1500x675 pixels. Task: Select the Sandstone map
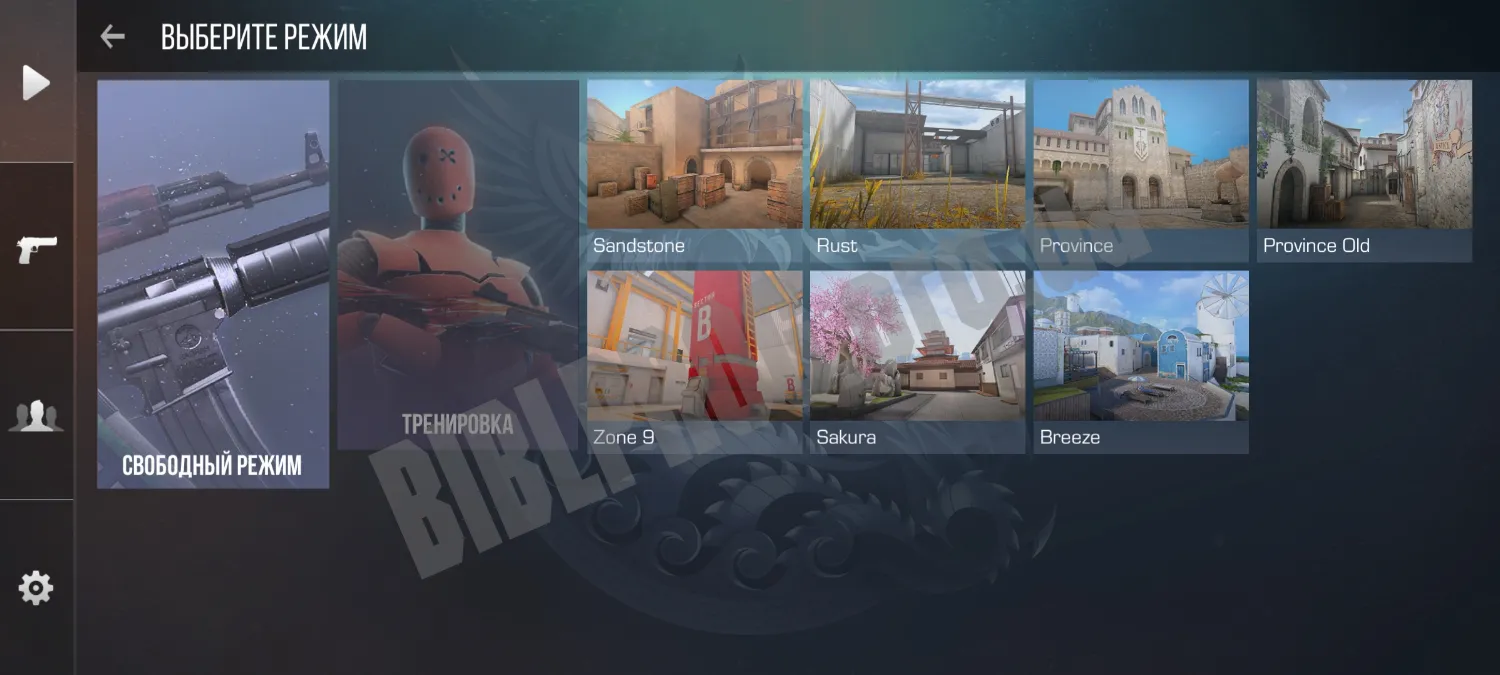point(694,170)
